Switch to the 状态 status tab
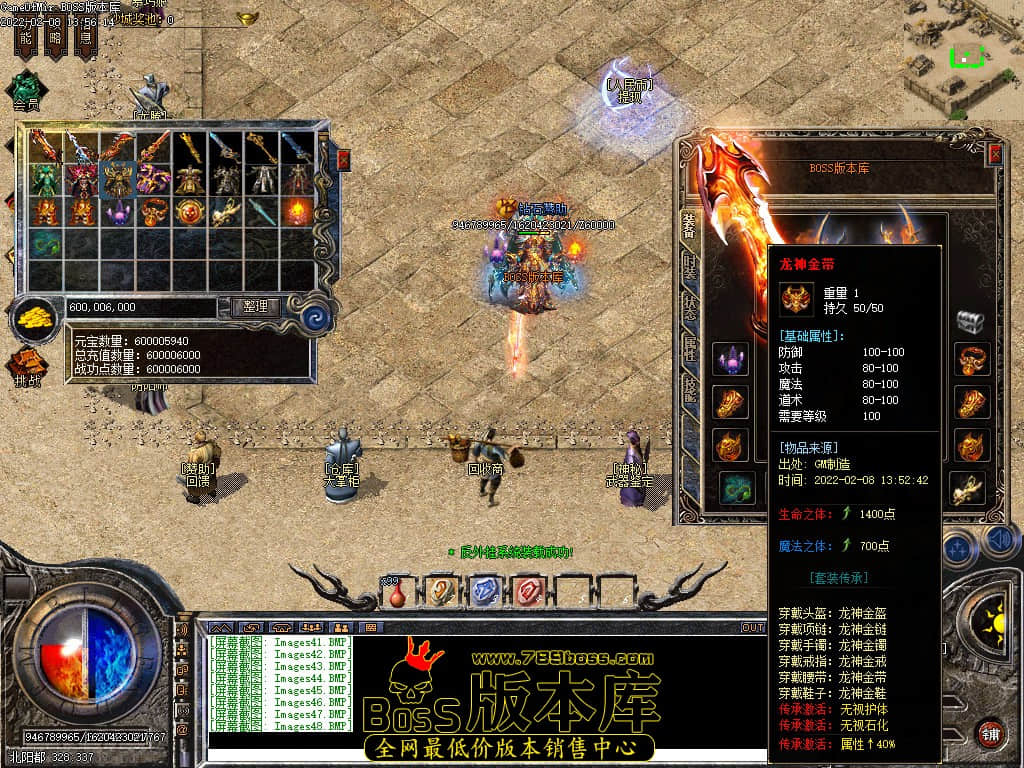Viewport: 1024px width, 768px height. click(x=689, y=307)
